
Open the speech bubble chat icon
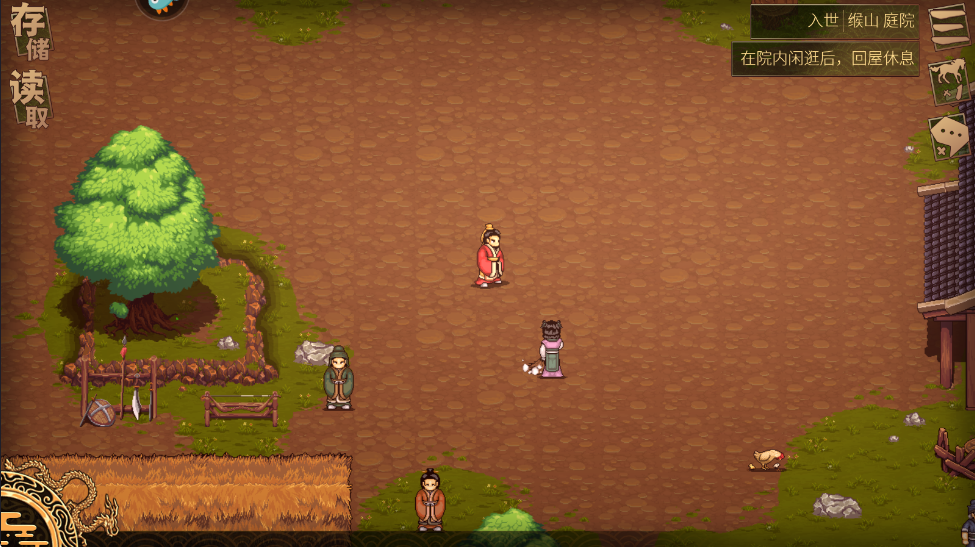tap(946, 137)
